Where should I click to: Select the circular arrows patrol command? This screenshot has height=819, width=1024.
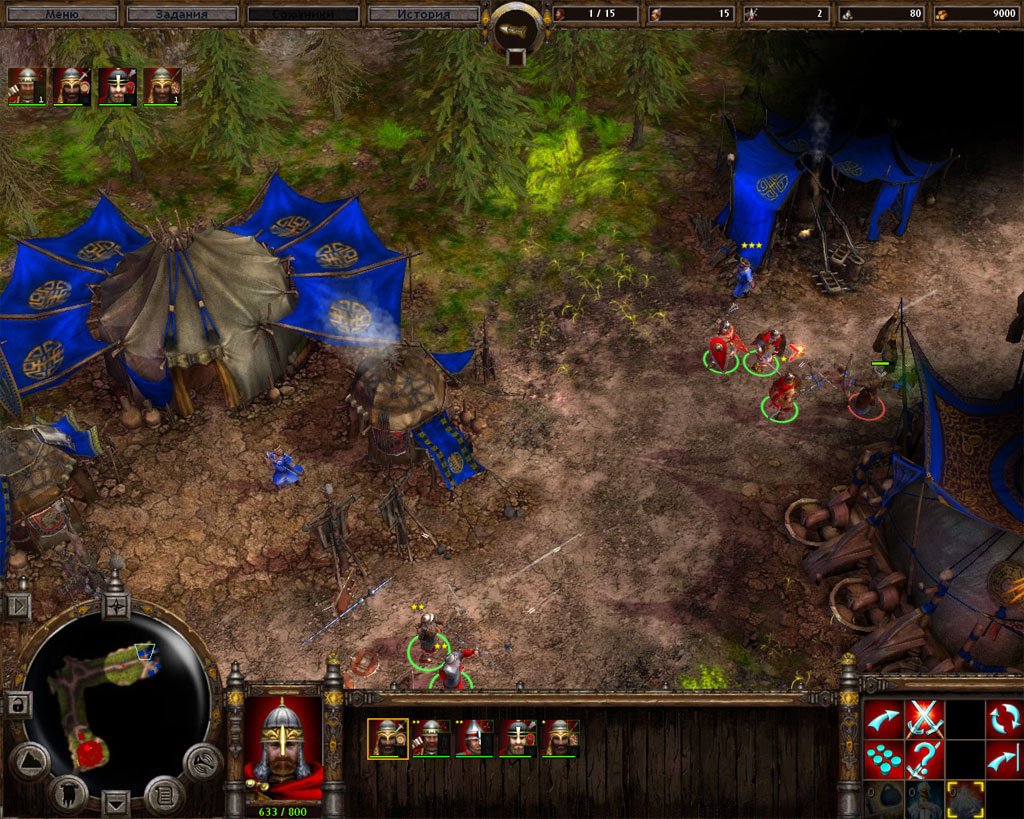[1003, 718]
